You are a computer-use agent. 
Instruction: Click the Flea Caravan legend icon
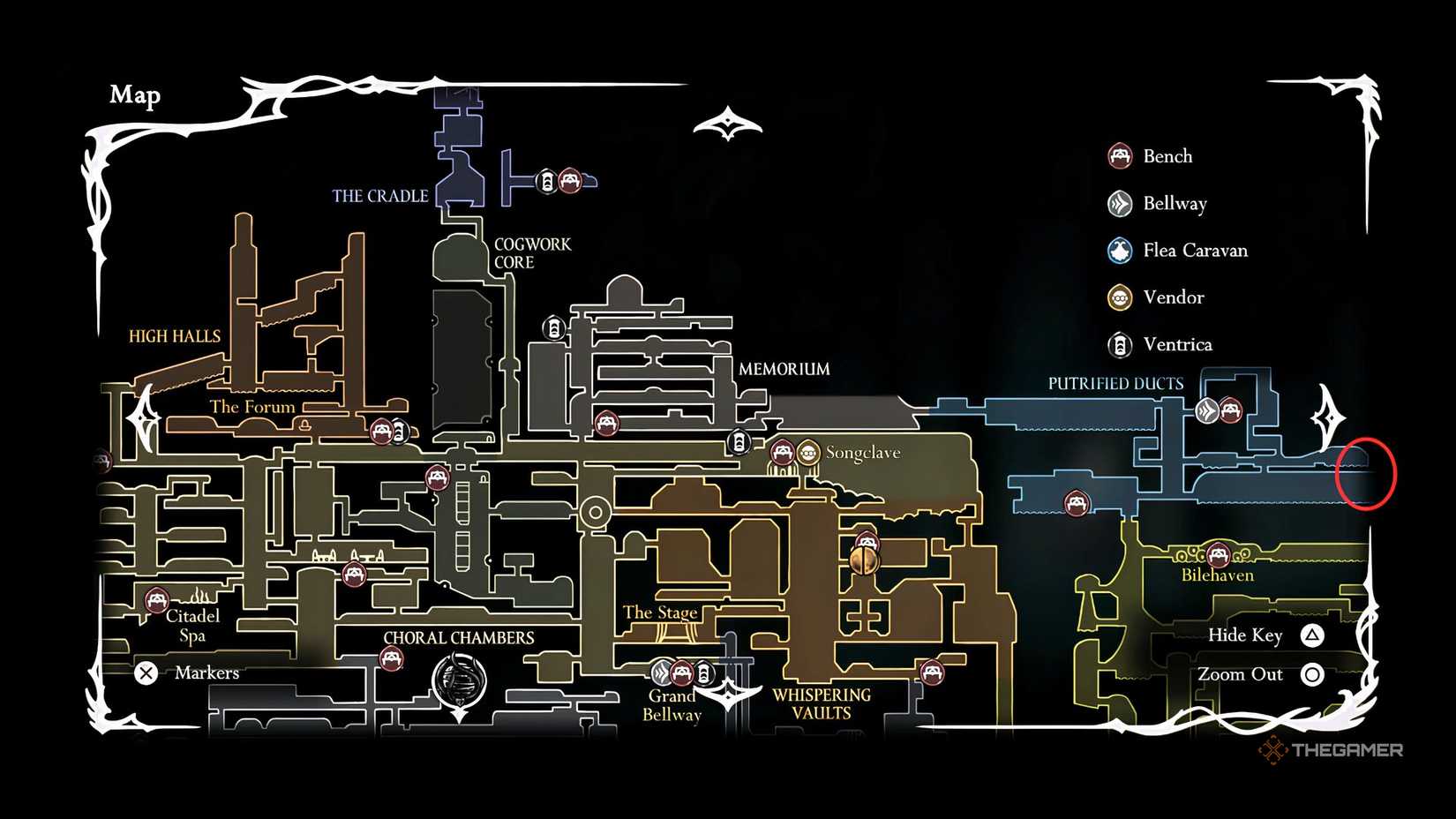tap(1121, 251)
